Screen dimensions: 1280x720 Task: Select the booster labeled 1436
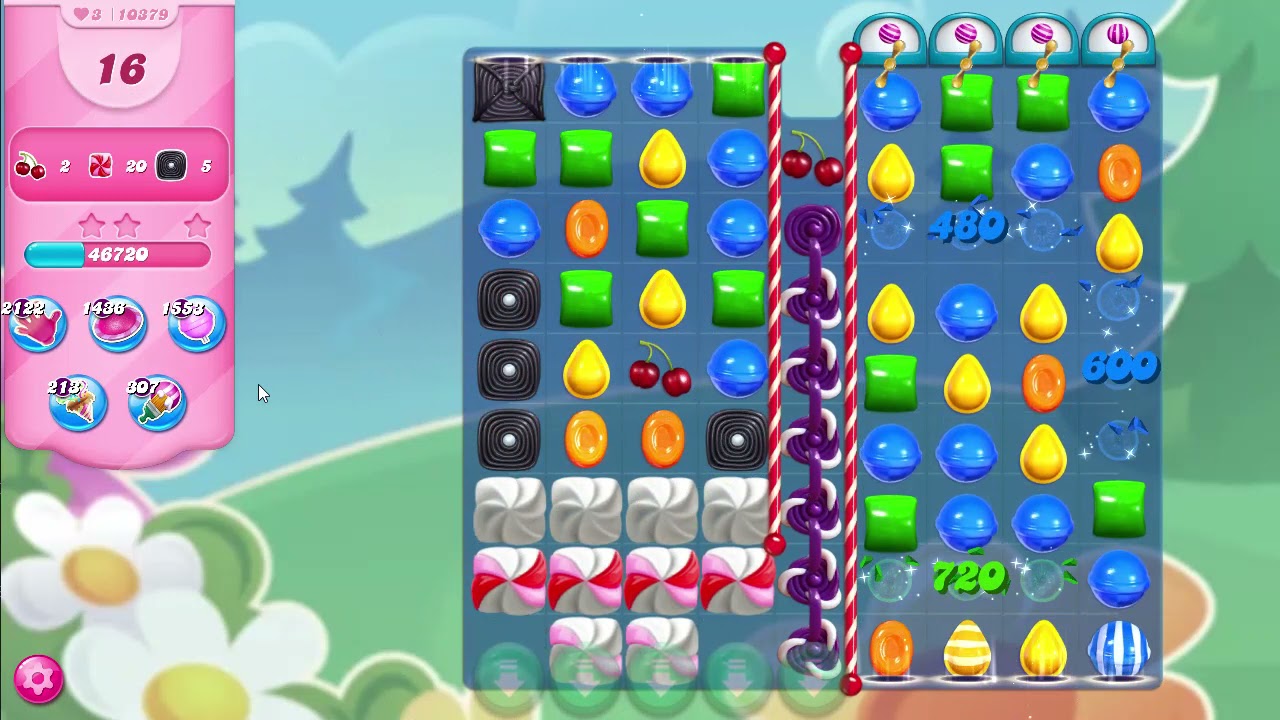pyautogui.click(x=118, y=322)
